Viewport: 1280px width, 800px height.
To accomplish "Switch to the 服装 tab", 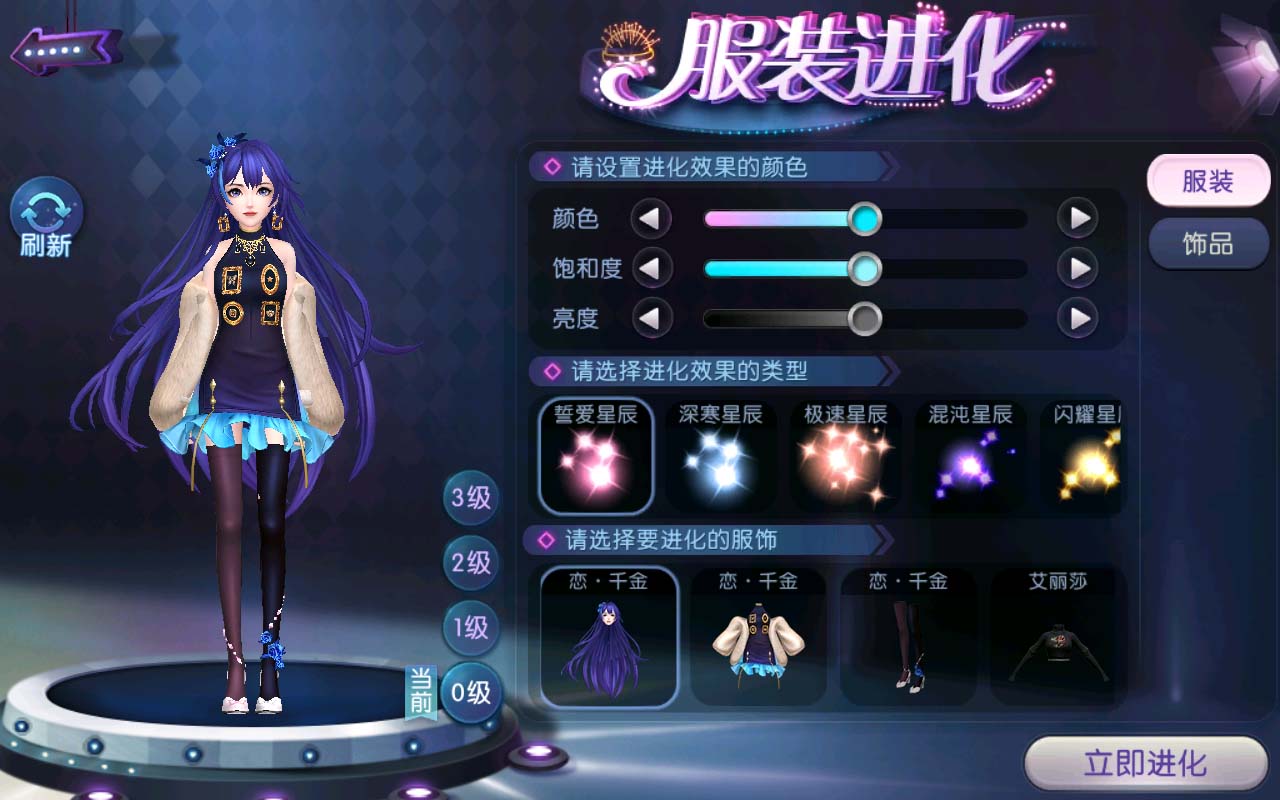I will click(1207, 182).
